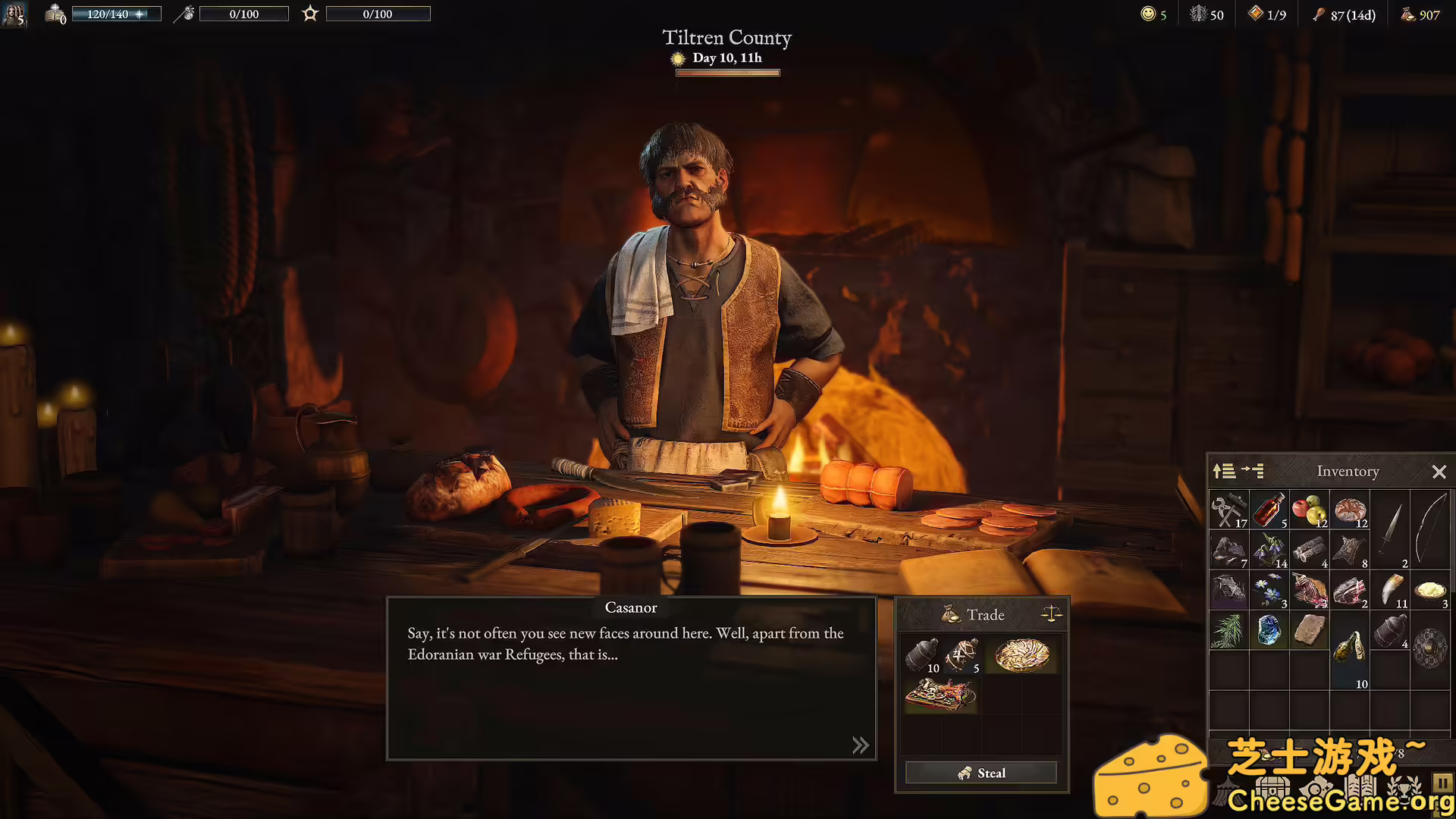This screenshot has height=819, width=1456.
Task: Choose the apples stack in inventory
Action: pyautogui.click(x=1309, y=509)
